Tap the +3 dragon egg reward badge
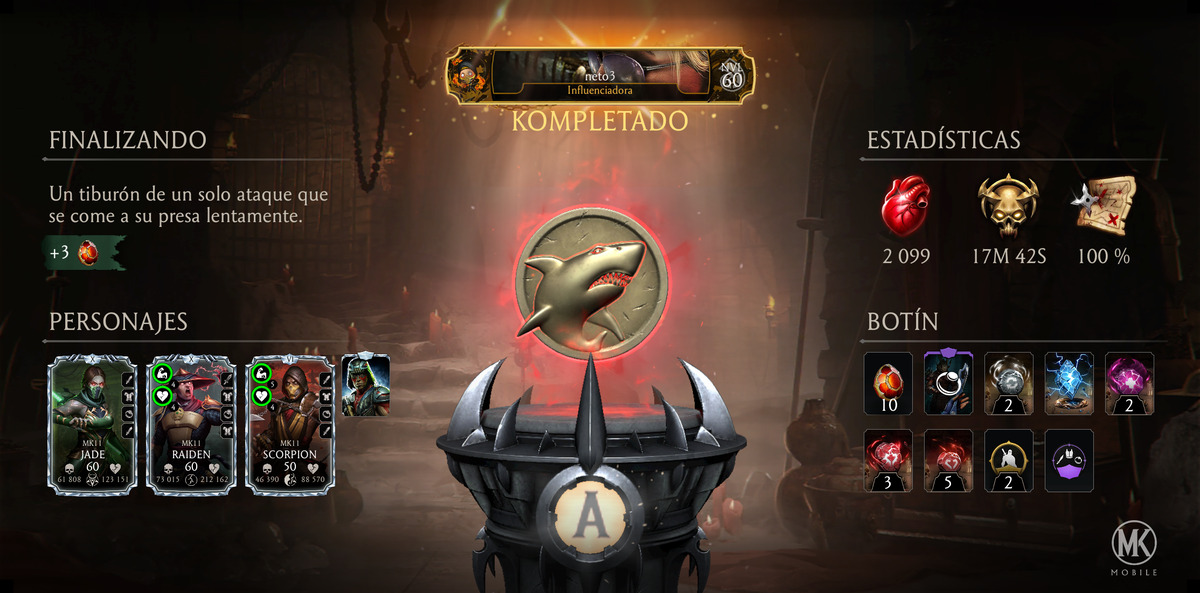 (x=84, y=252)
